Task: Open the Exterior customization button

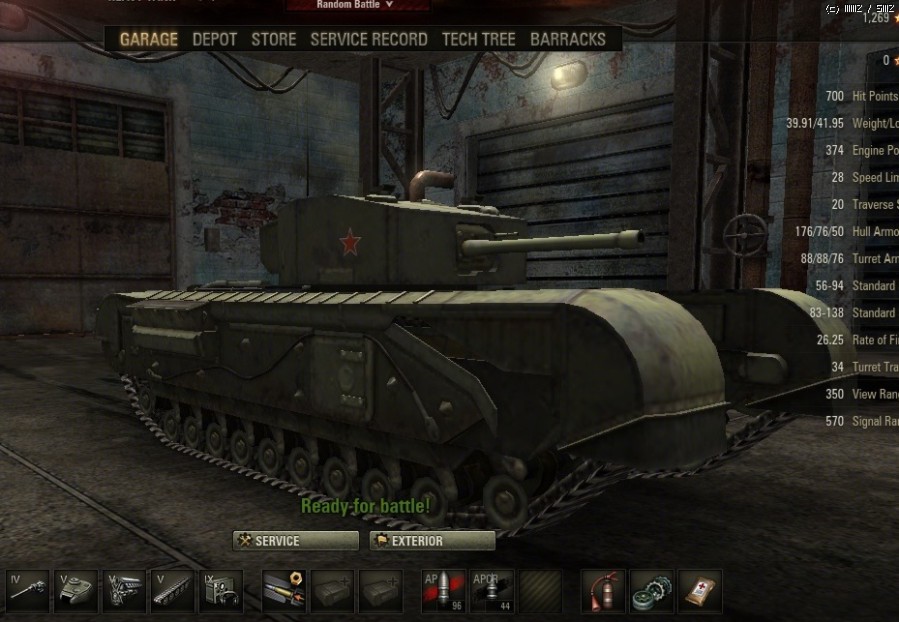Action: (432, 541)
